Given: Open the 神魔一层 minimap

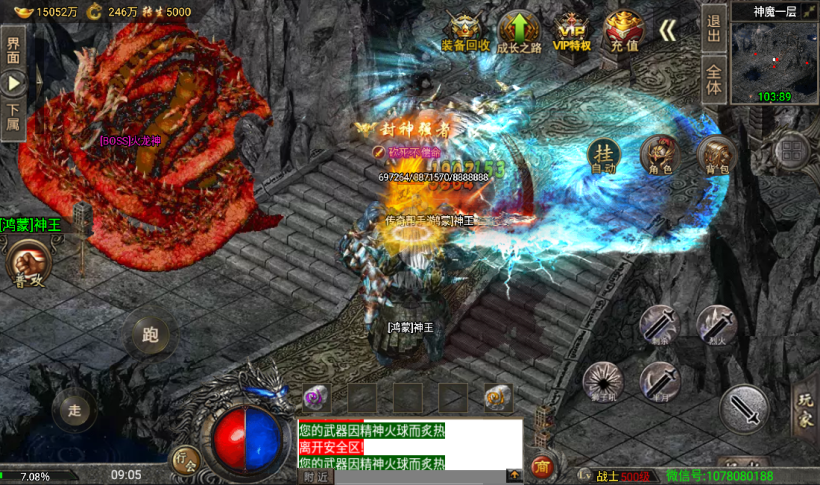Looking at the screenshot, I should [774, 55].
